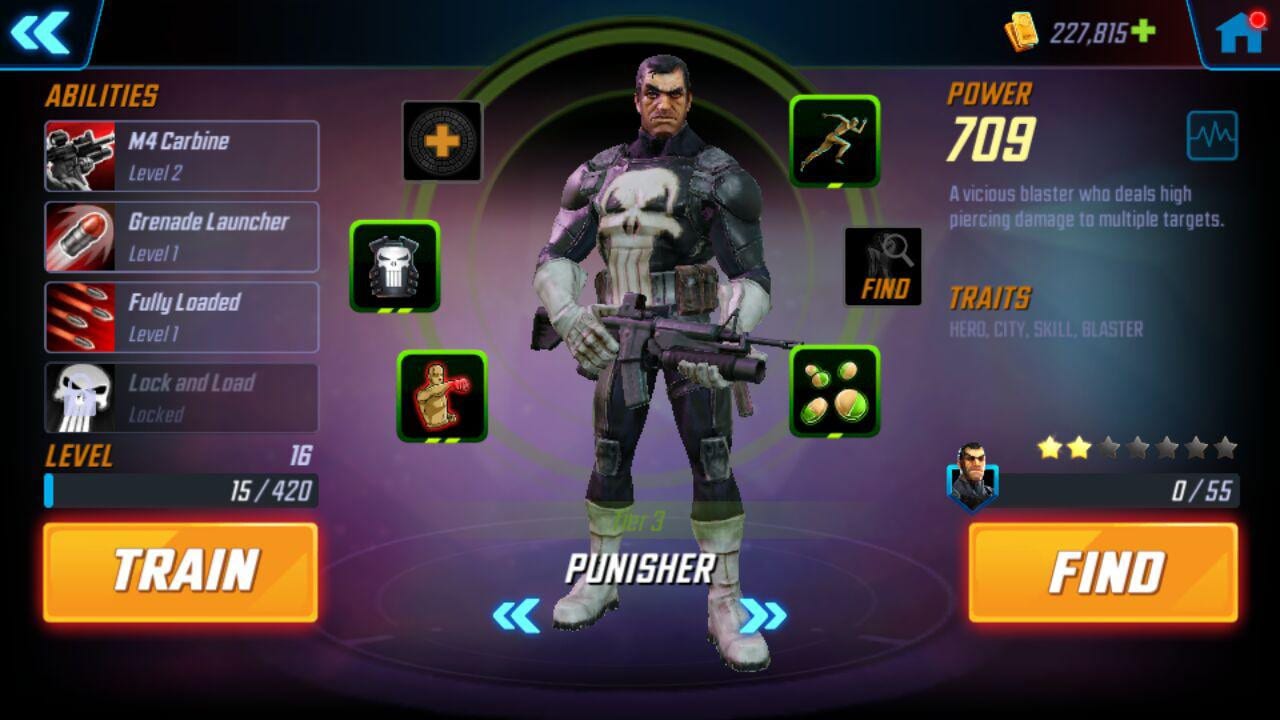Choose the running figure gear slot
The image size is (1280, 720).
tap(834, 141)
